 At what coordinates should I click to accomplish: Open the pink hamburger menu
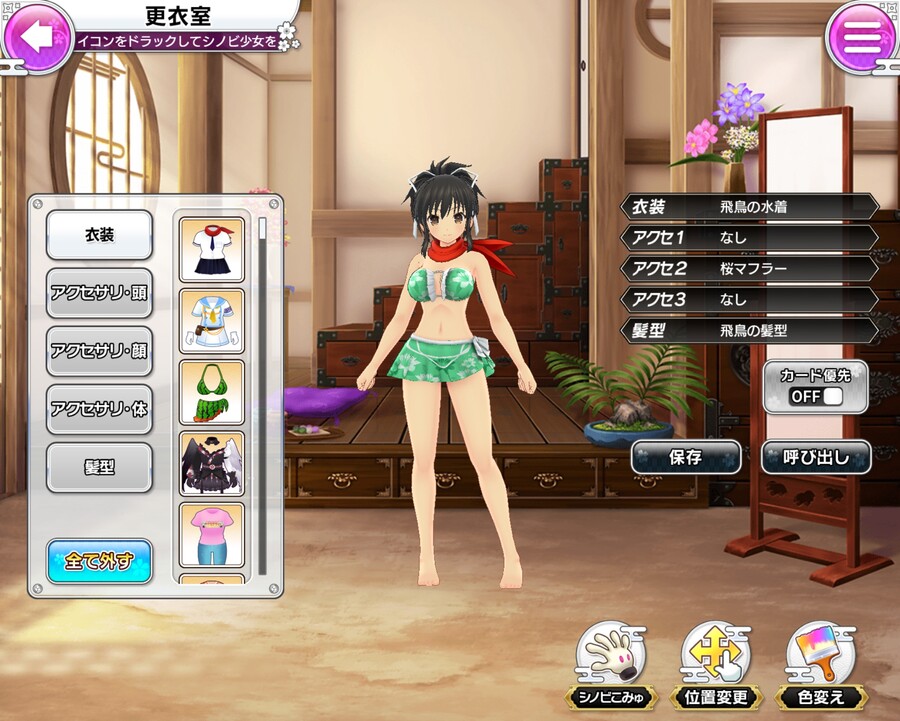(x=861, y=37)
